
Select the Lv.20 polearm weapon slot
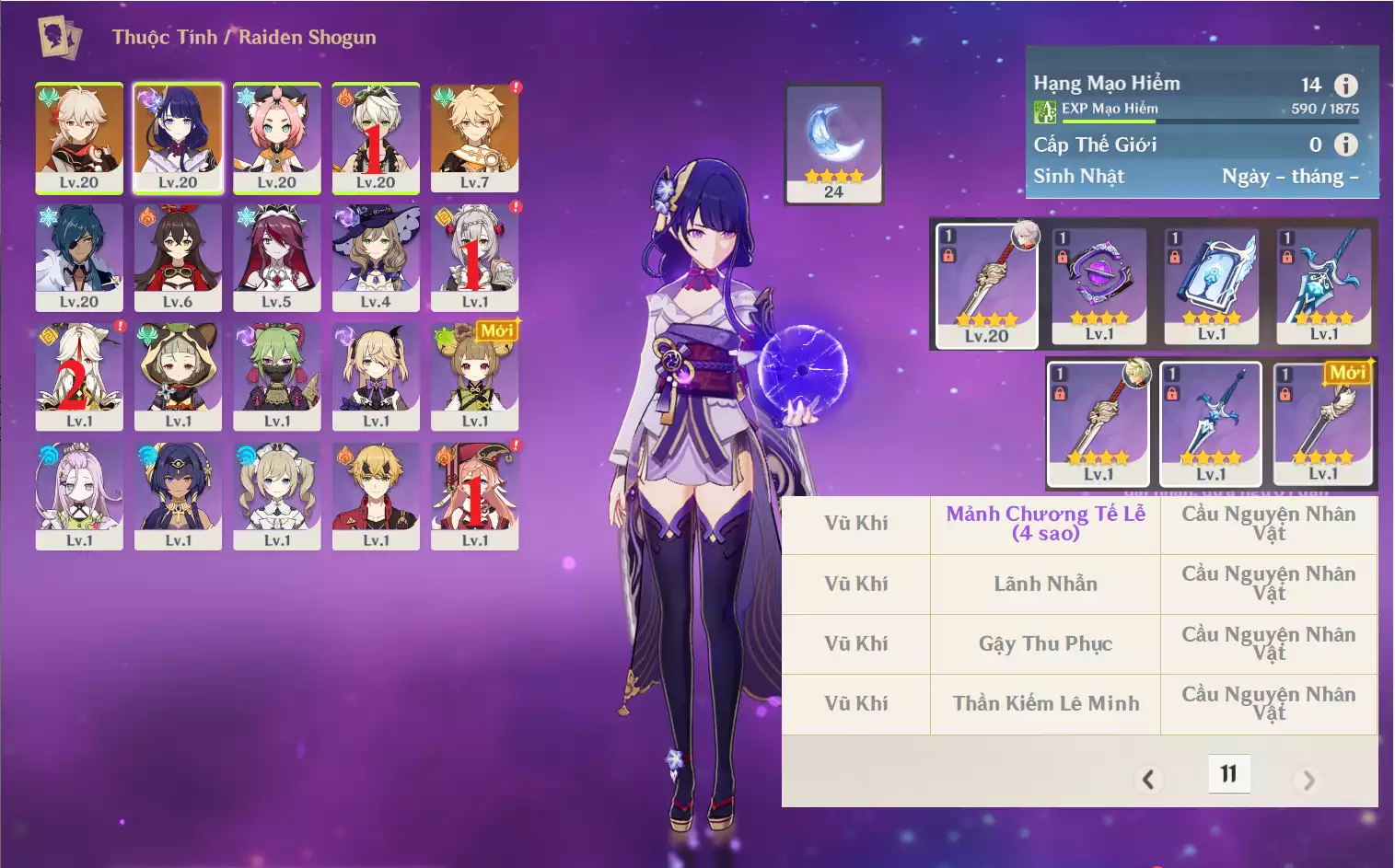pos(986,285)
